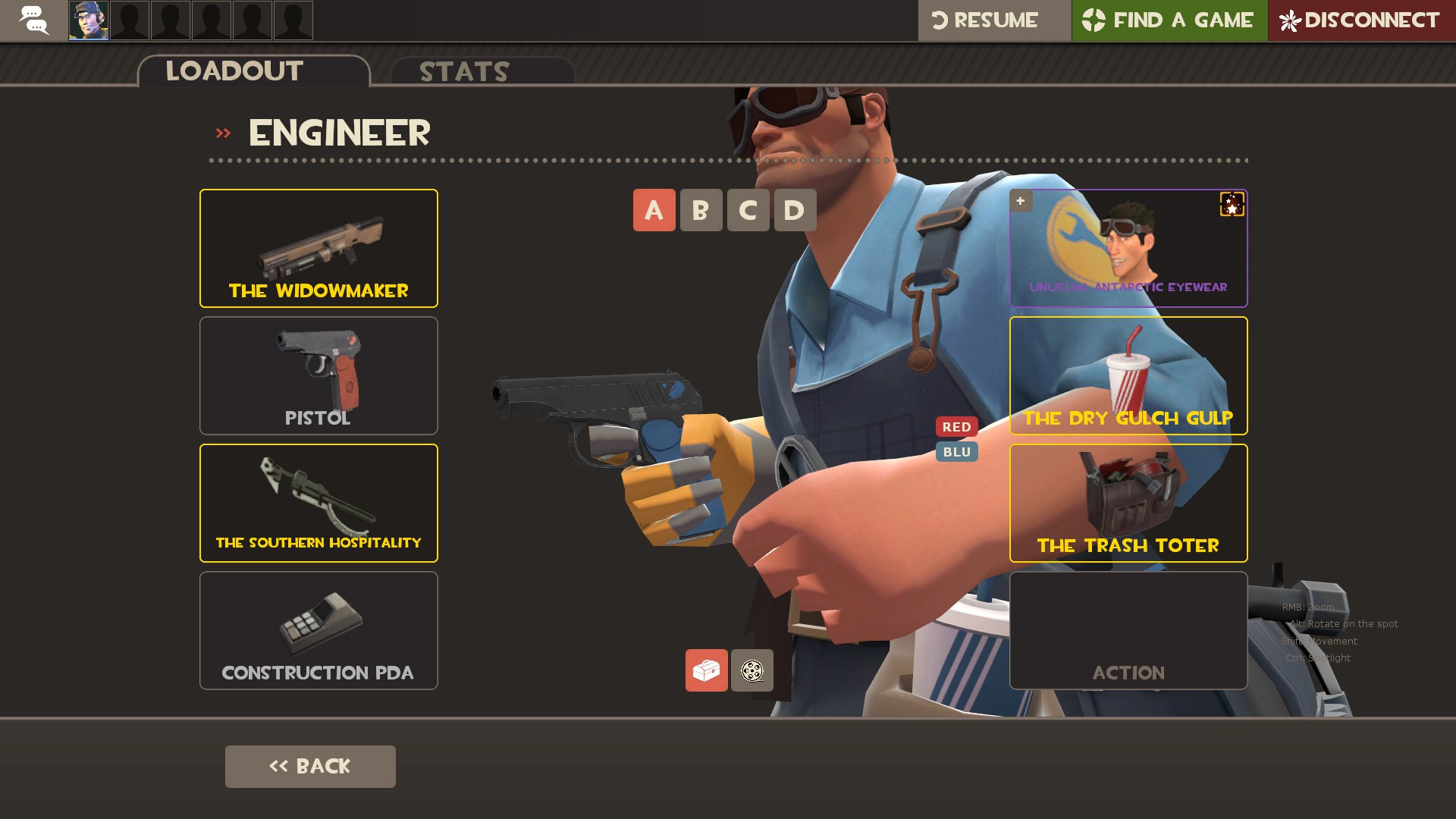Screen dimensions: 1456x819
Task: Select The Trash Toter misc slot
Action: click(x=1128, y=502)
